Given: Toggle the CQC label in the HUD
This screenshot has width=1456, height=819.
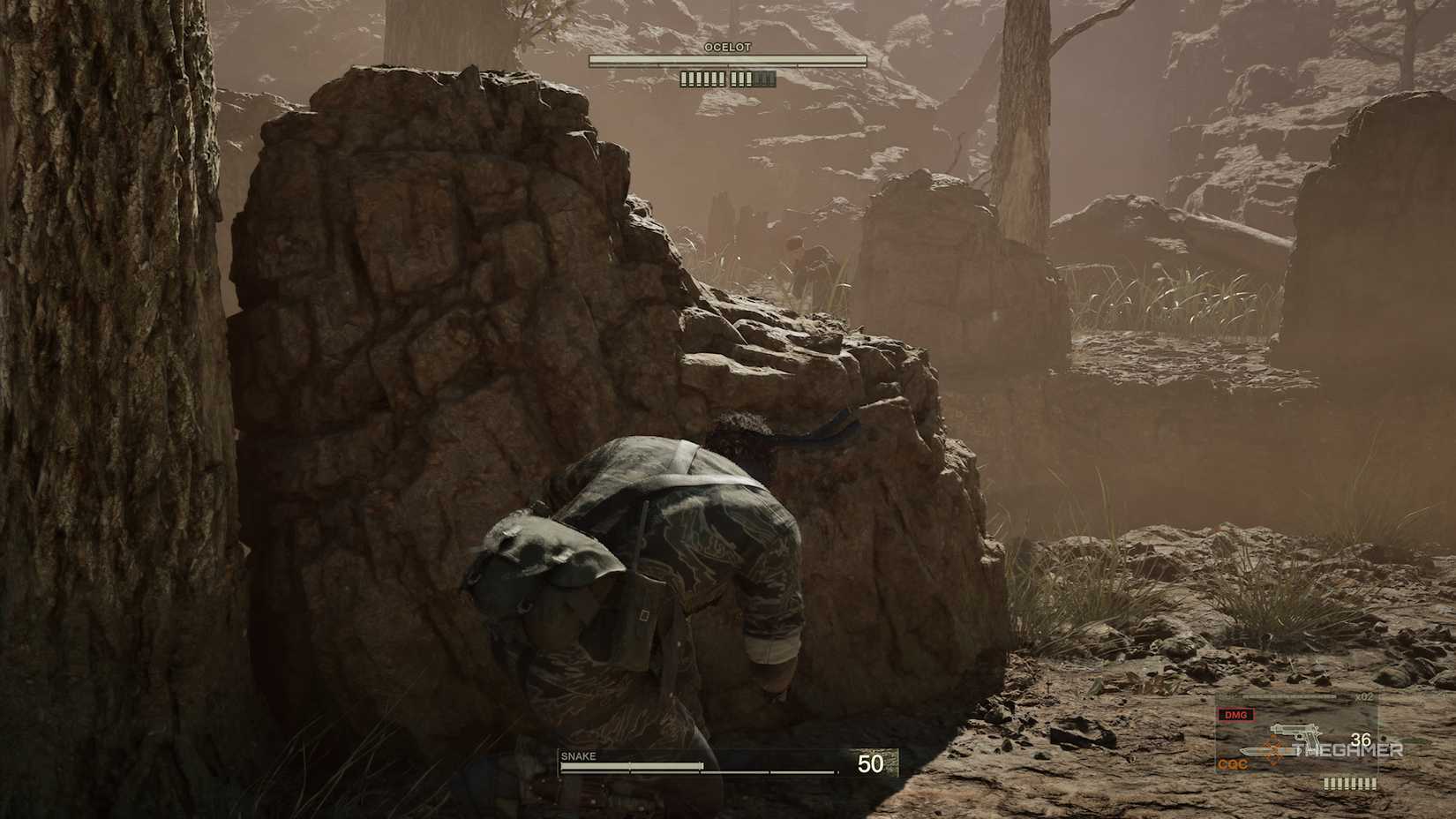Looking at the screenshot, I should click(x=1232, y=763).
